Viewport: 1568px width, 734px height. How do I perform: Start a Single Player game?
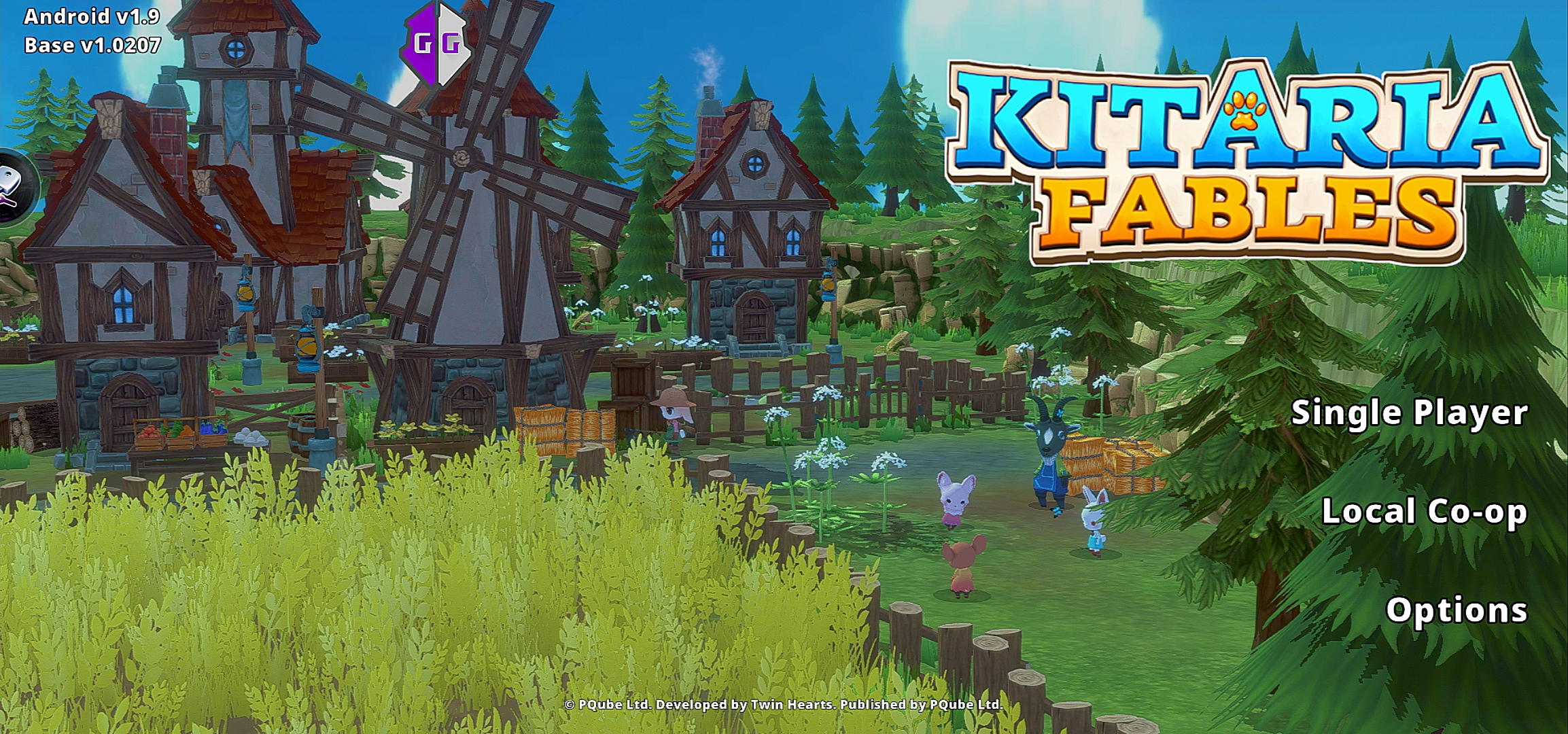coord(1408,413)
